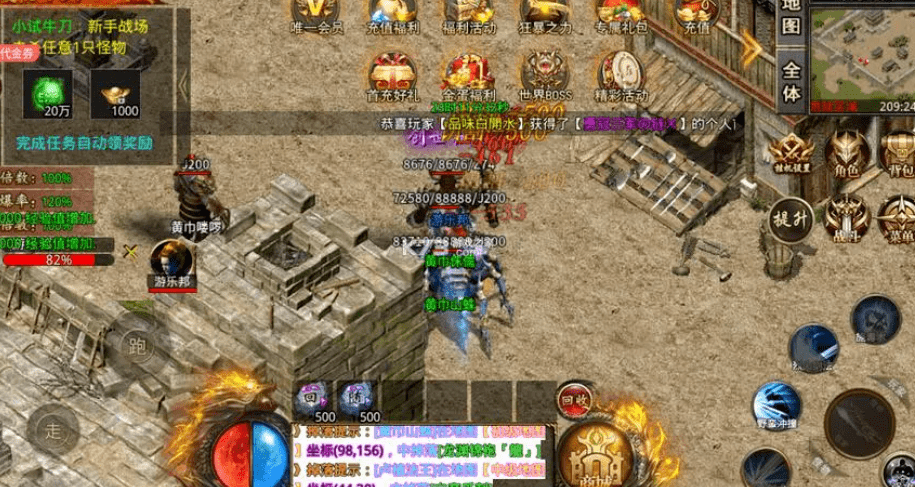Viewport: 915px width, 487px height.
Task: Switch to the 地图 map tab
Action: click(791, 20)
